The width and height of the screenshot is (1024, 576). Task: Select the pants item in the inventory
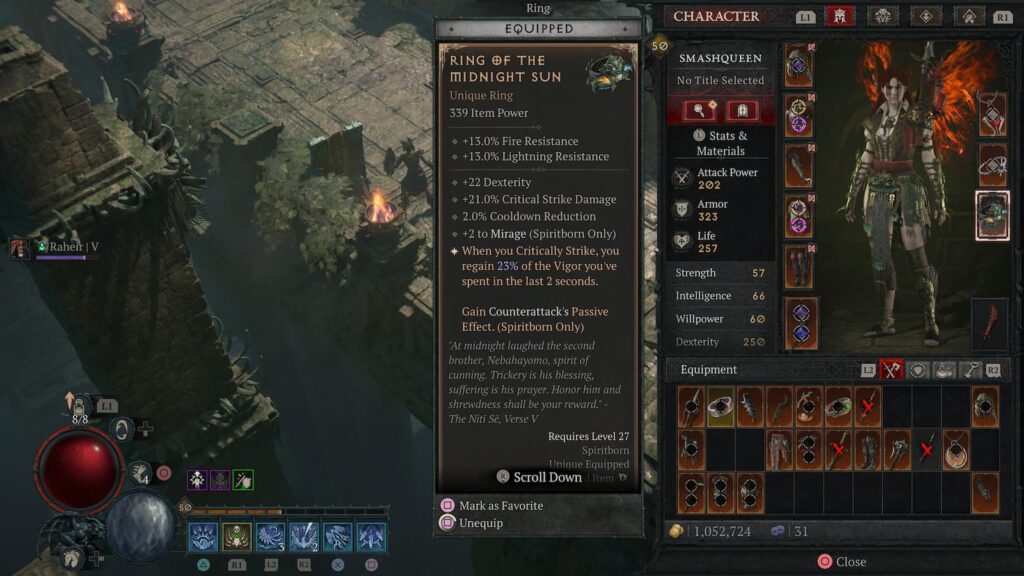778,450
